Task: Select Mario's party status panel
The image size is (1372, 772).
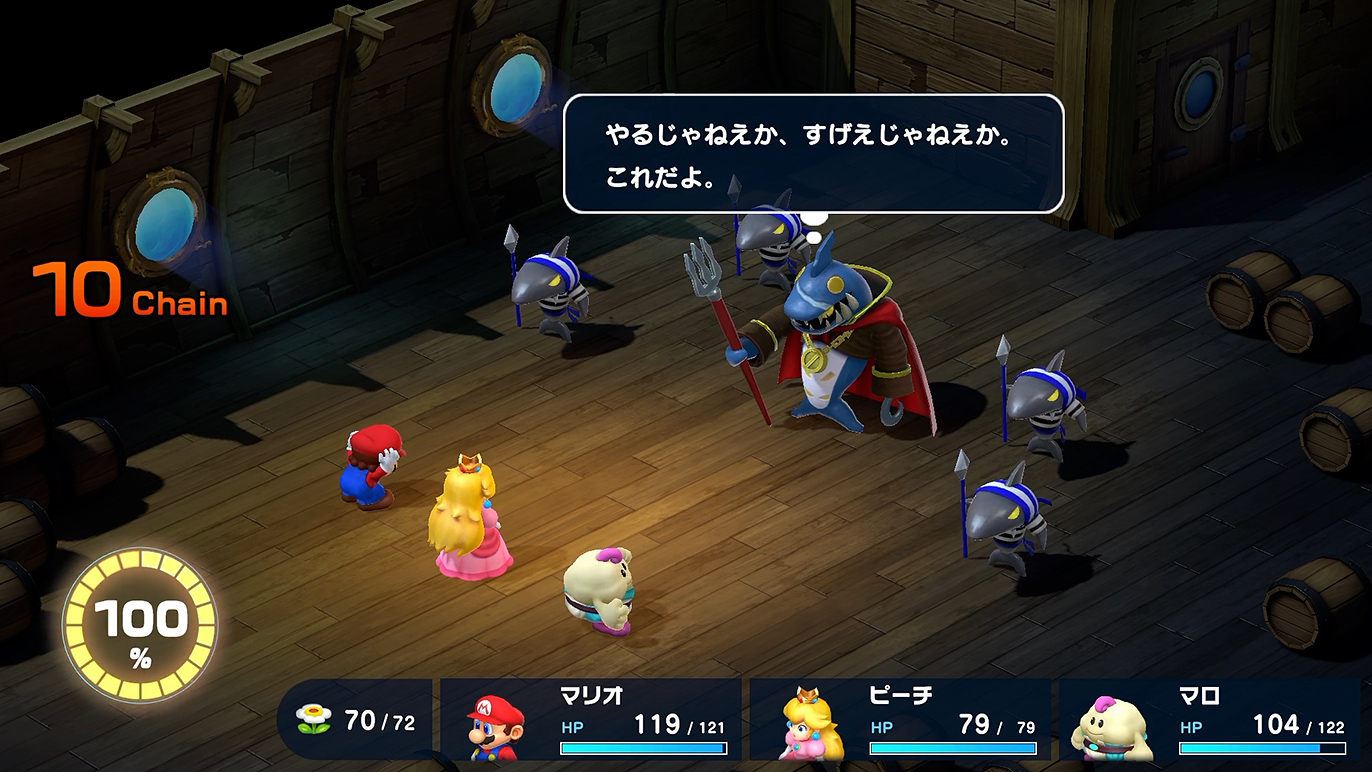Action: click(591, 720)
